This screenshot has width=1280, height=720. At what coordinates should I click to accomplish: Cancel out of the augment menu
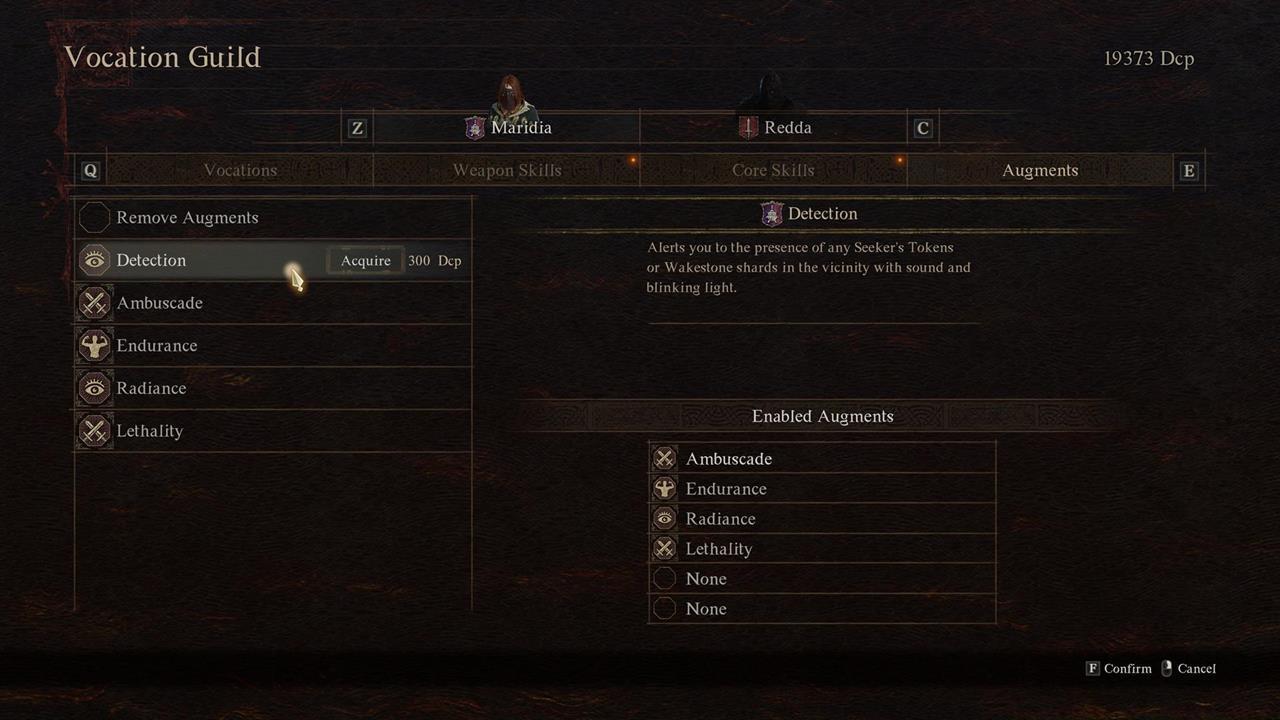tap(1189, 669)
